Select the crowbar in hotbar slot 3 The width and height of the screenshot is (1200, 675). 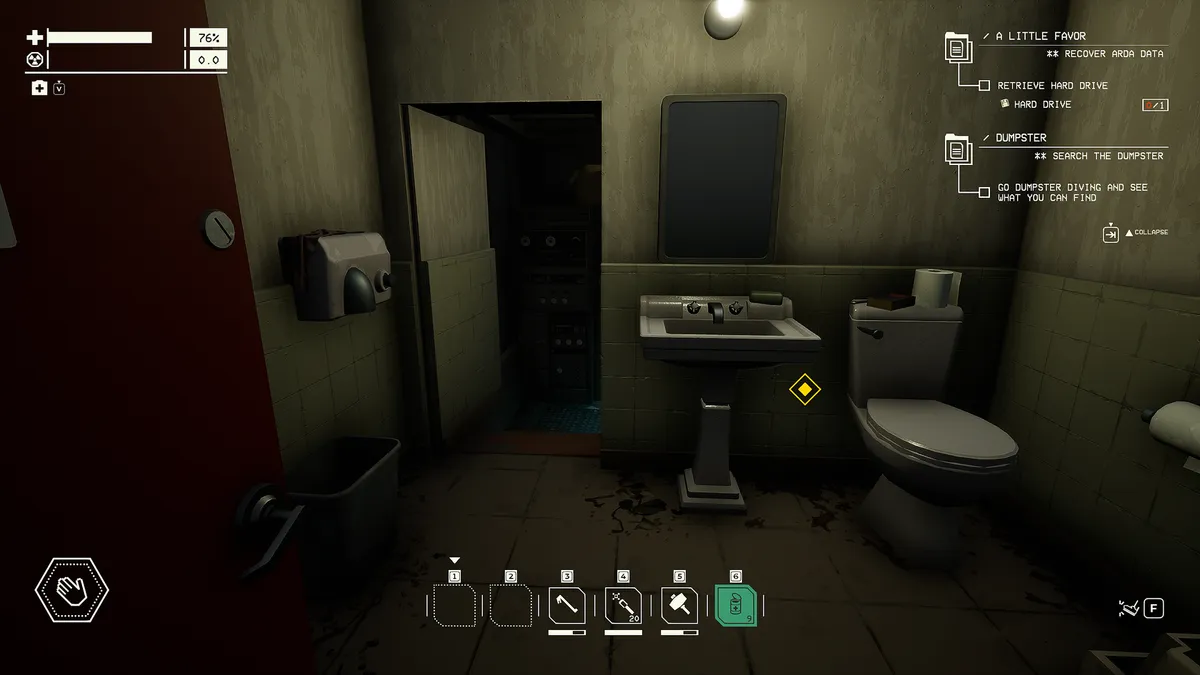click(567, 606)
